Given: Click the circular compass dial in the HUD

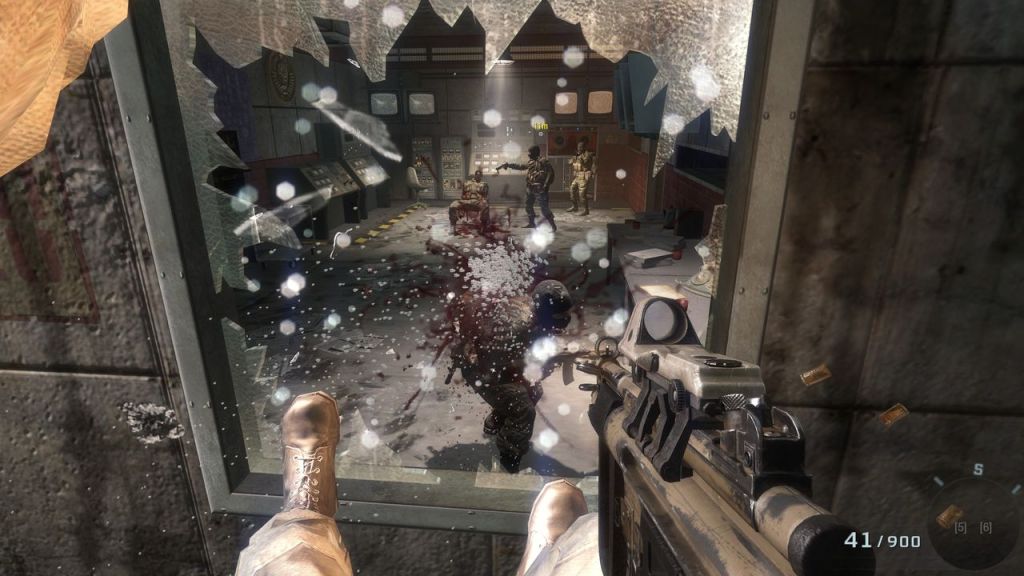Looking at the screenshot, I should pyautogui.click(x=972, y=520).
